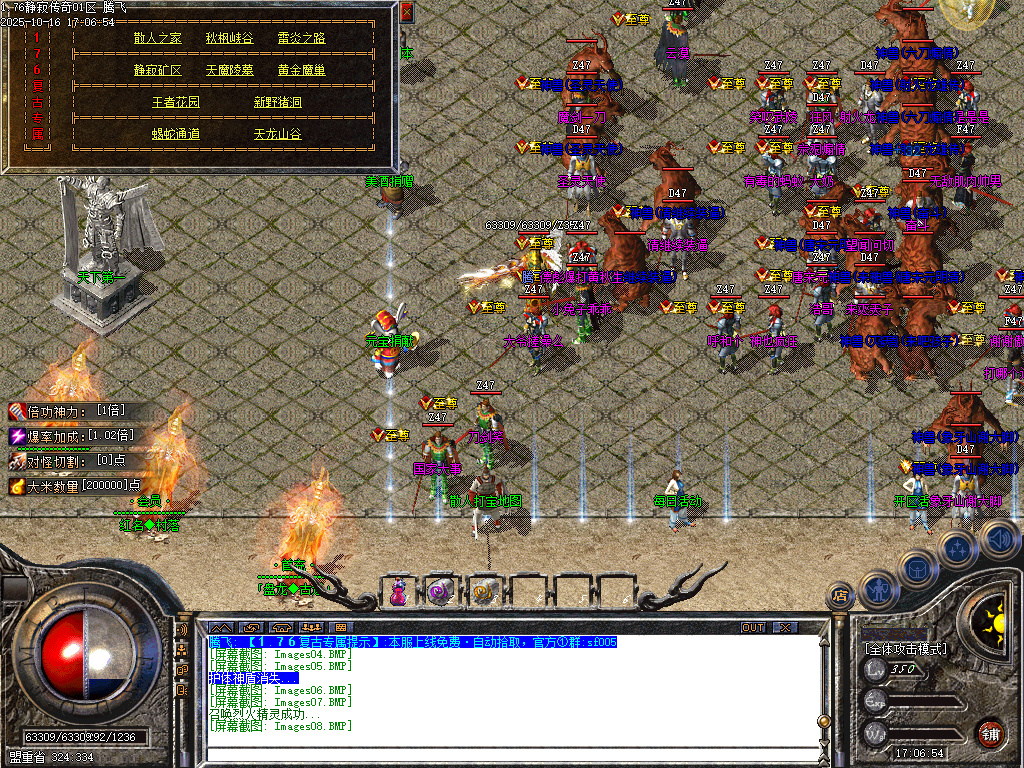The image size is (1024, 768).
Task: Toggle the 全体攻击模式 attack mode label
Action: coord(906,648)
